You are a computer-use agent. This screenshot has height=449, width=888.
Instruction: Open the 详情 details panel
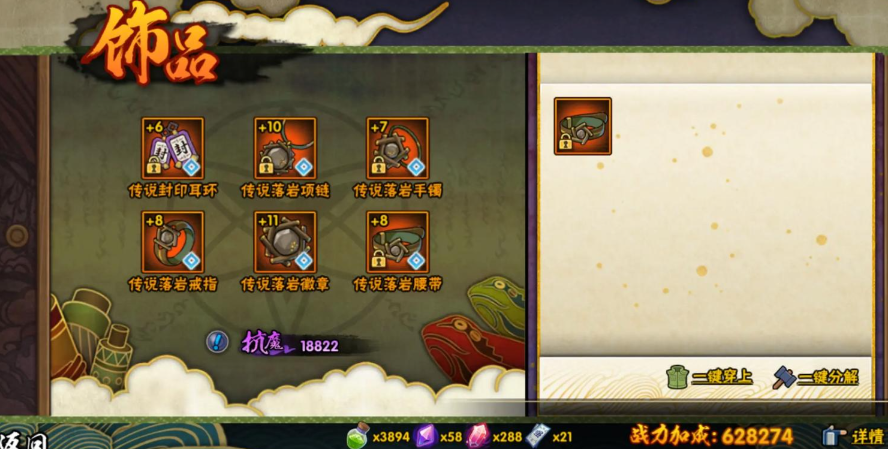tap(854, 436)
